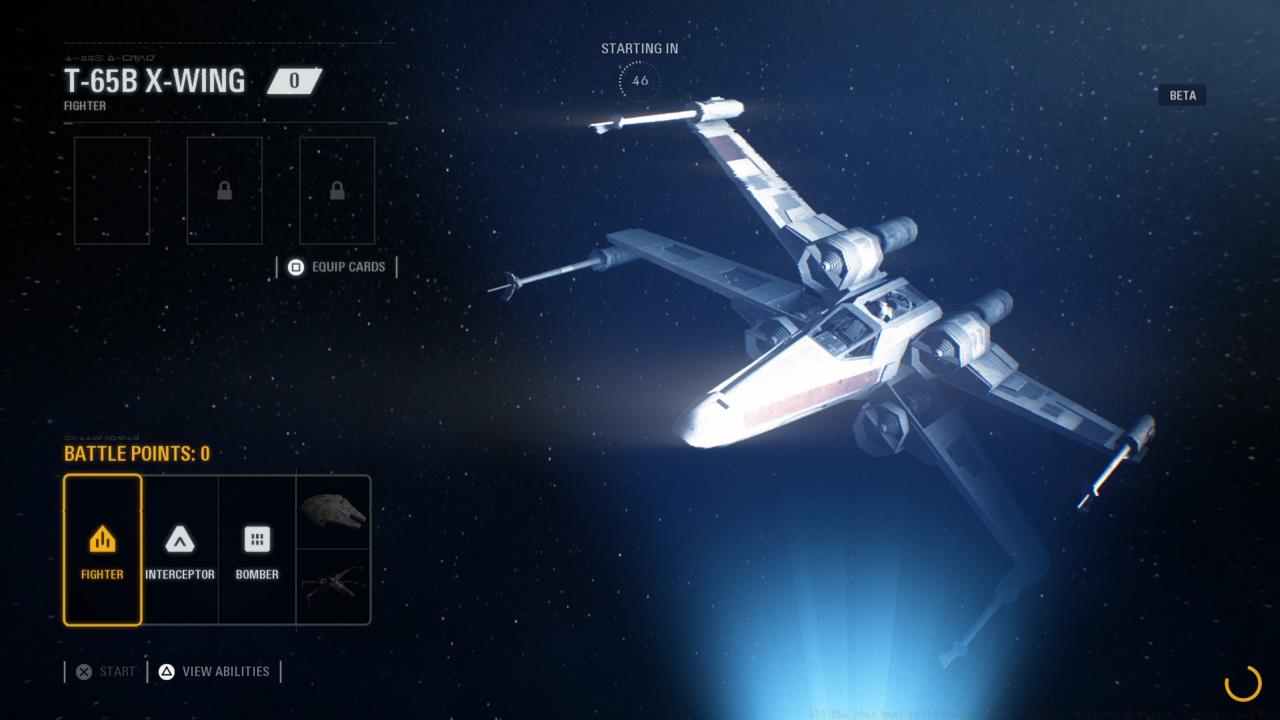Click the VIEW ABILITIES label
Image resolution: width=1280 pixels, height=720 pixels.
tap(224, 671)
